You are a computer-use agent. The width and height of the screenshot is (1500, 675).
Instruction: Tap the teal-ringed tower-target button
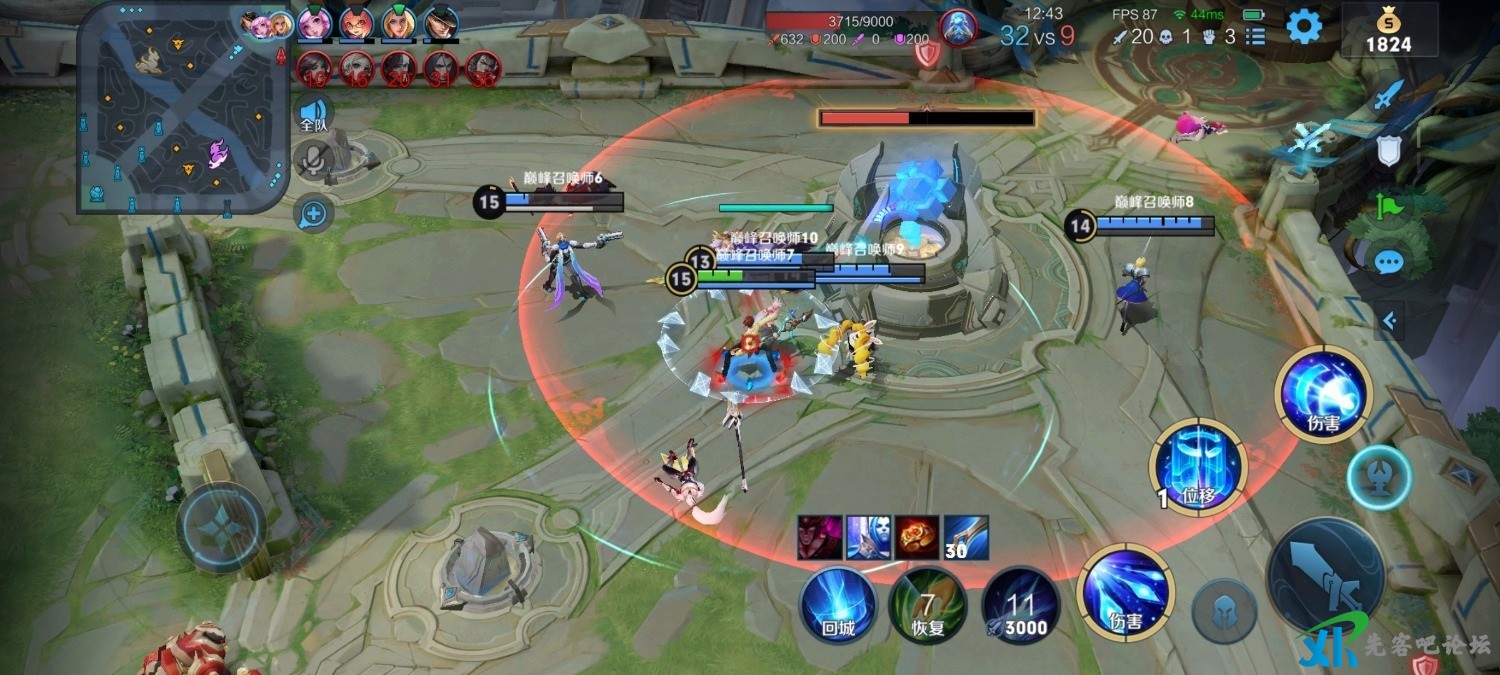coord(1378,477)
